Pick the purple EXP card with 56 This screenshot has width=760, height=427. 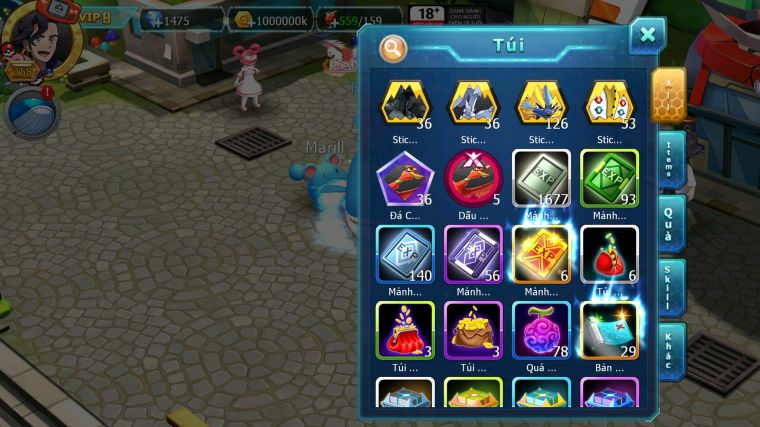472,254
